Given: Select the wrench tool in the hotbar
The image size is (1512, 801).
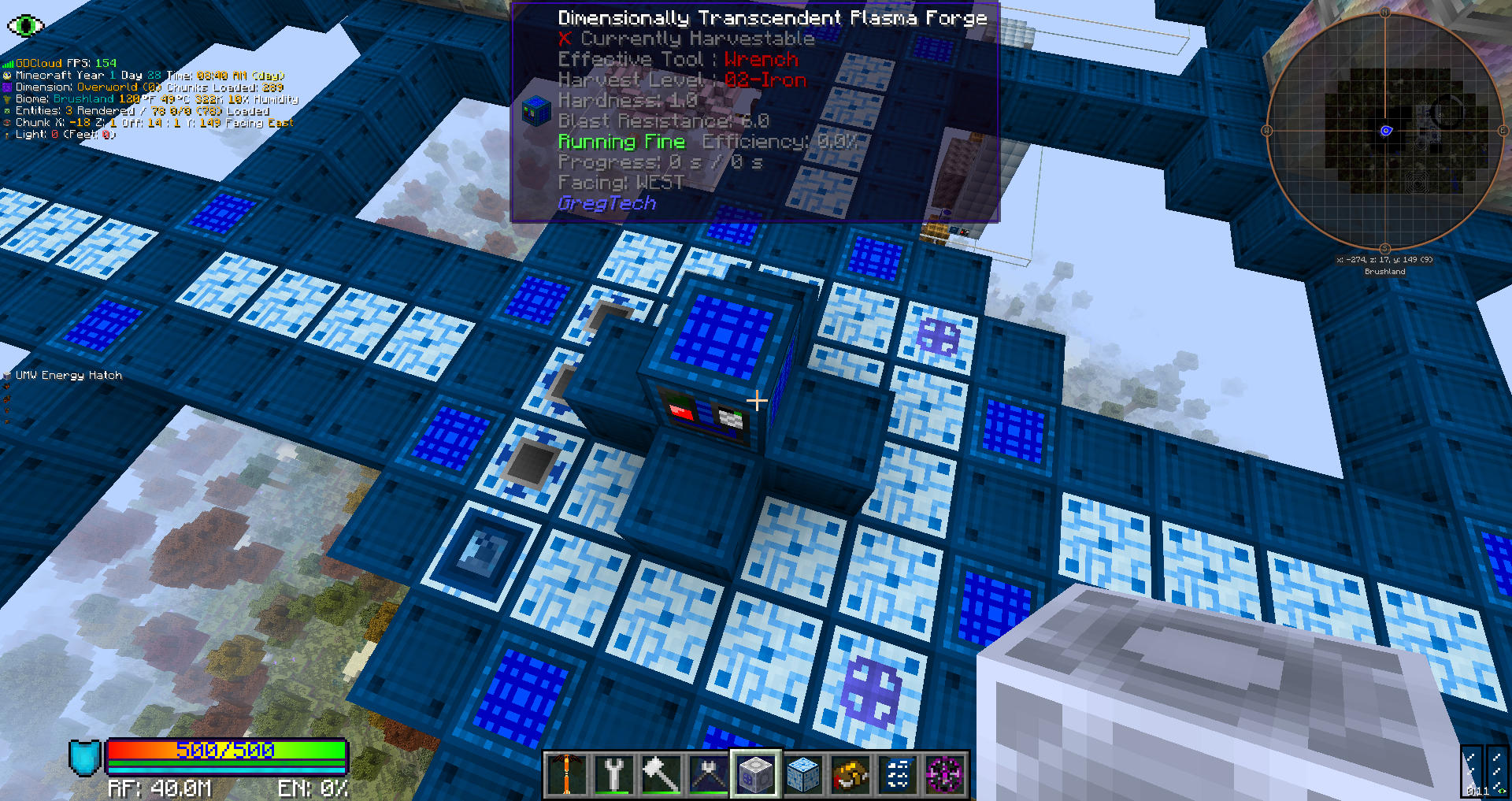Looking at the screenshot, I should (x=614, y=774).
